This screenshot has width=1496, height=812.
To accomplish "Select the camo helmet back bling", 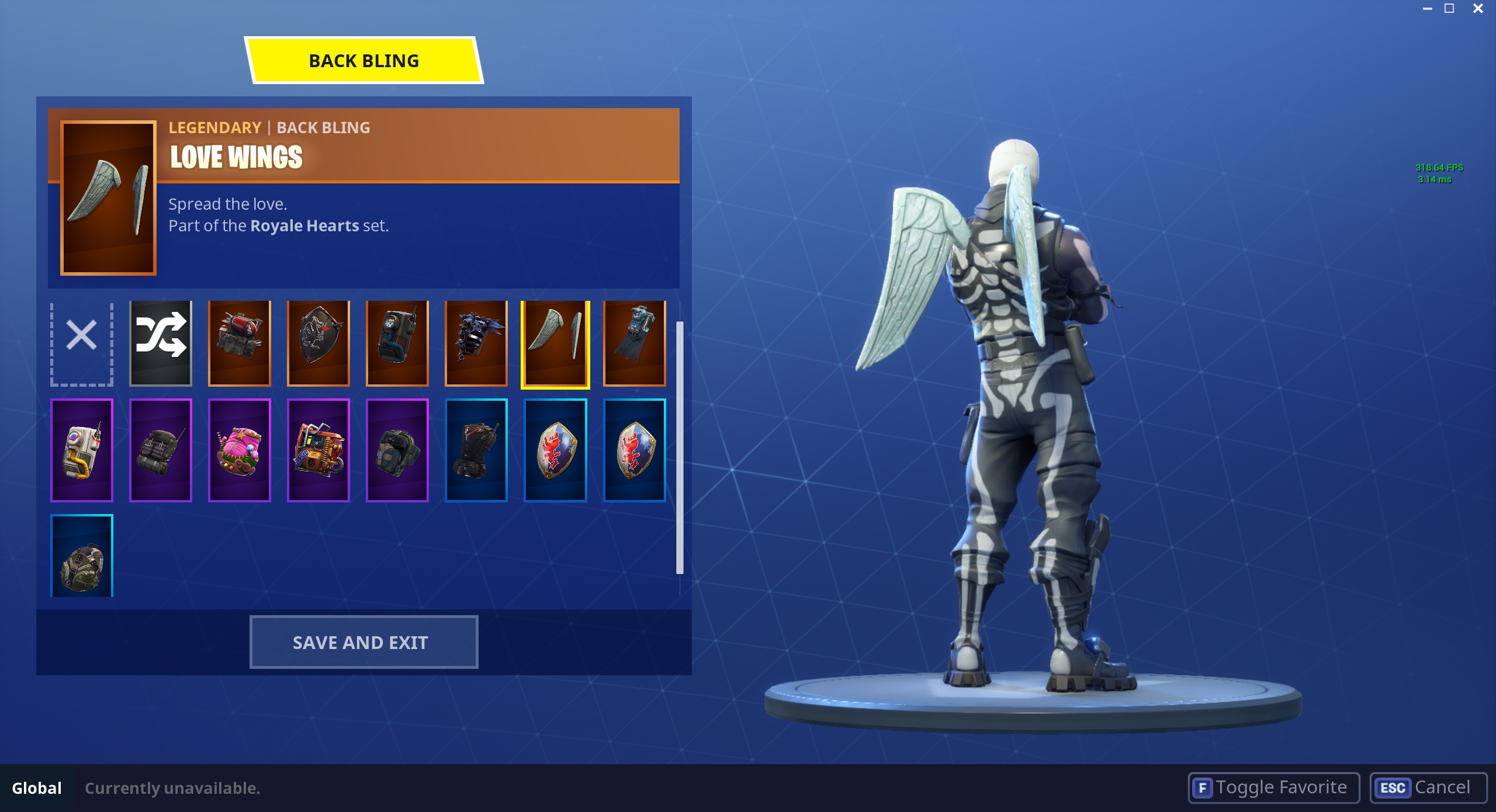I will click(81, 556).
